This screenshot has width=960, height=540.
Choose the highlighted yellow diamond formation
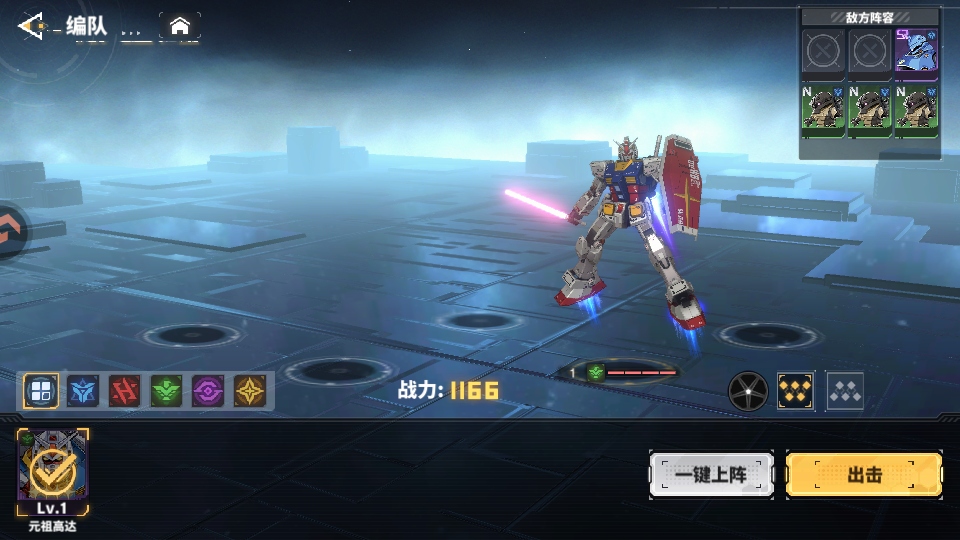click(x=796, y=391)
